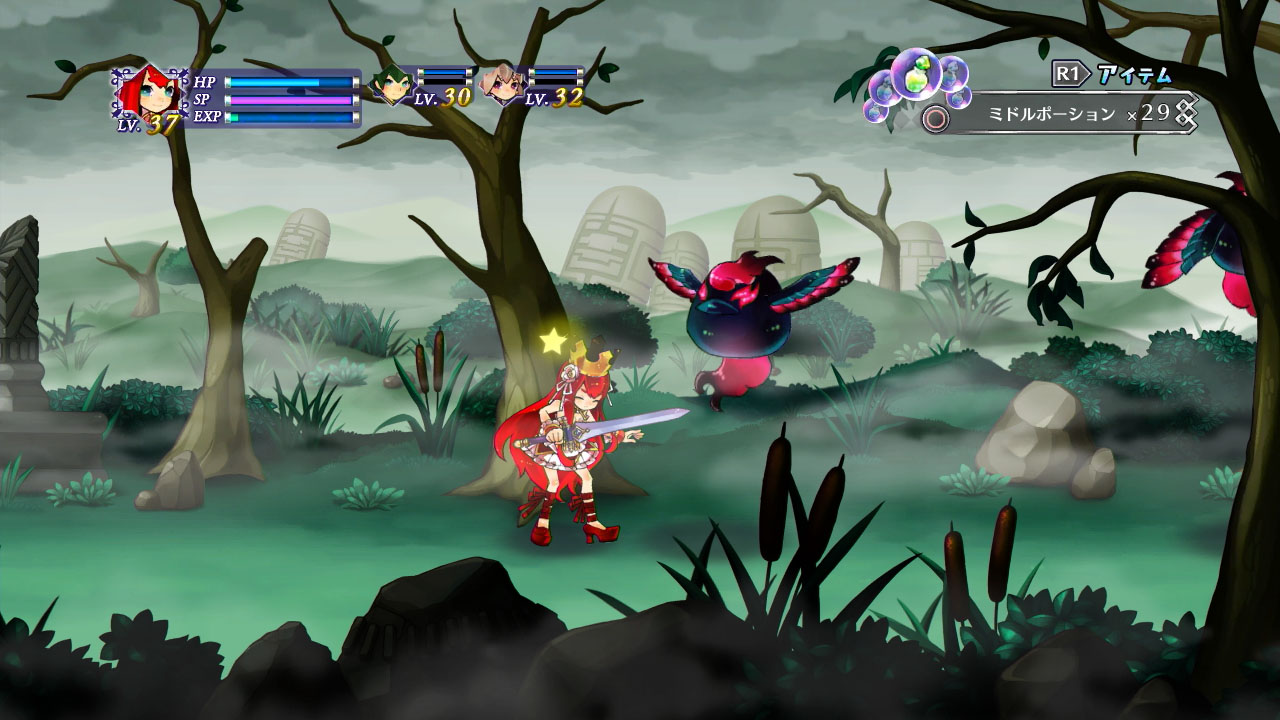
Task: Click the LV. 37 level indicator
Action: click(148, 124)
